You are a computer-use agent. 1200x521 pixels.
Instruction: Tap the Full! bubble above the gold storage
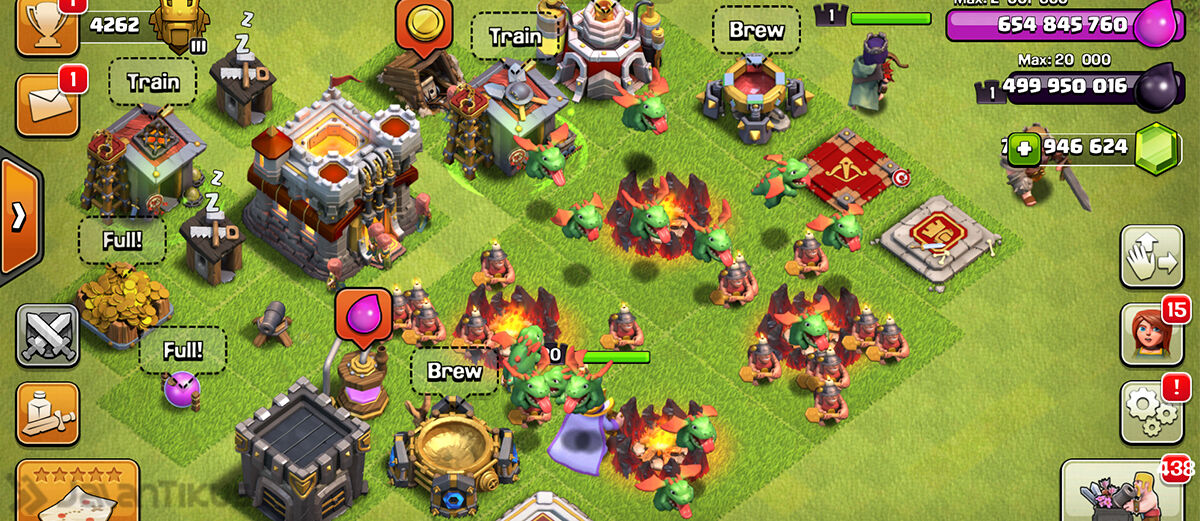(121, 240)
